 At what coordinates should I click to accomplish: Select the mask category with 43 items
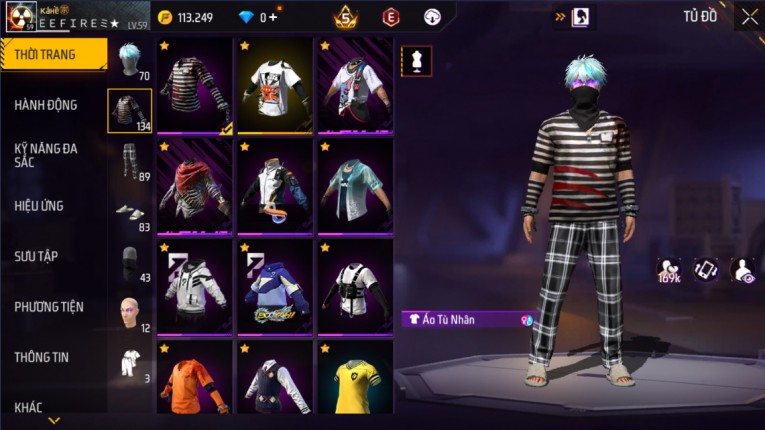tap(130, 262)
